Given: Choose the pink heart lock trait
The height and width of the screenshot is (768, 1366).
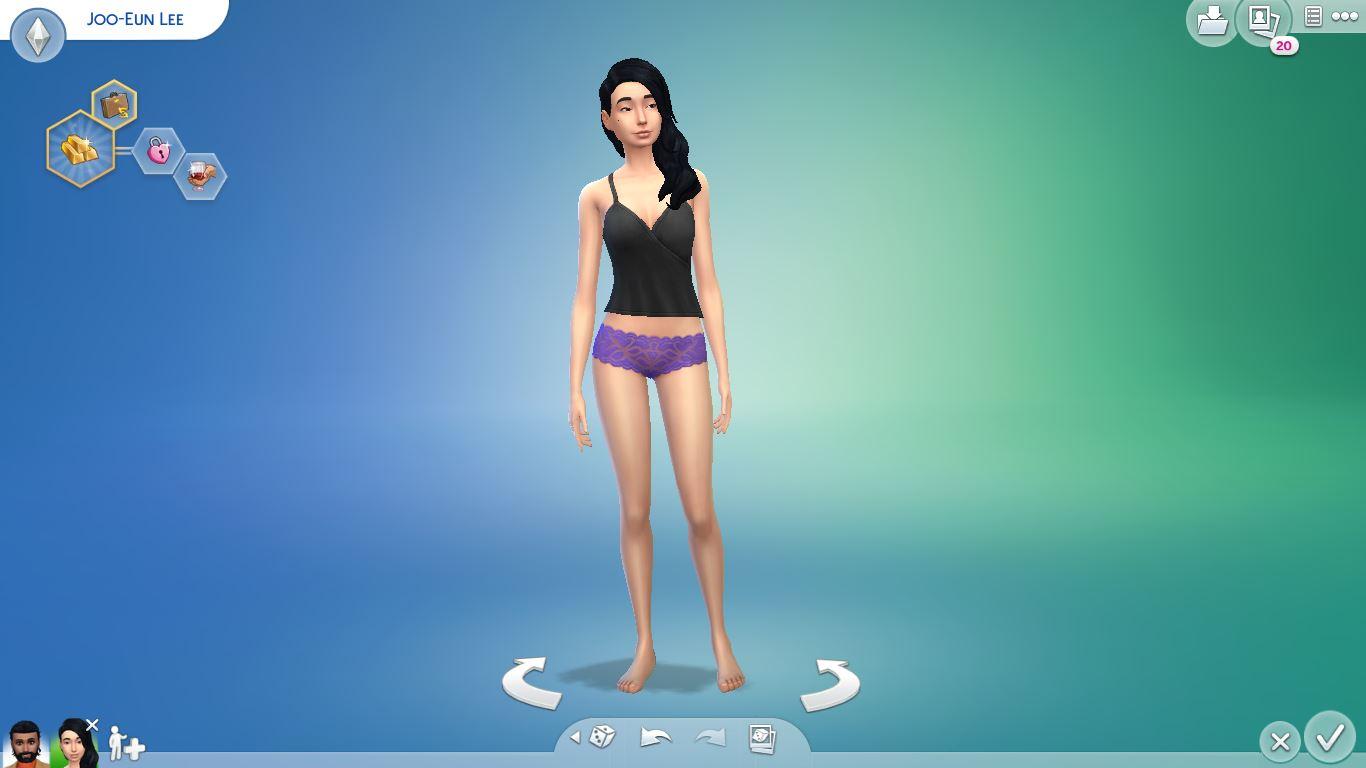Looking at the screenshot, I should 158,151.
